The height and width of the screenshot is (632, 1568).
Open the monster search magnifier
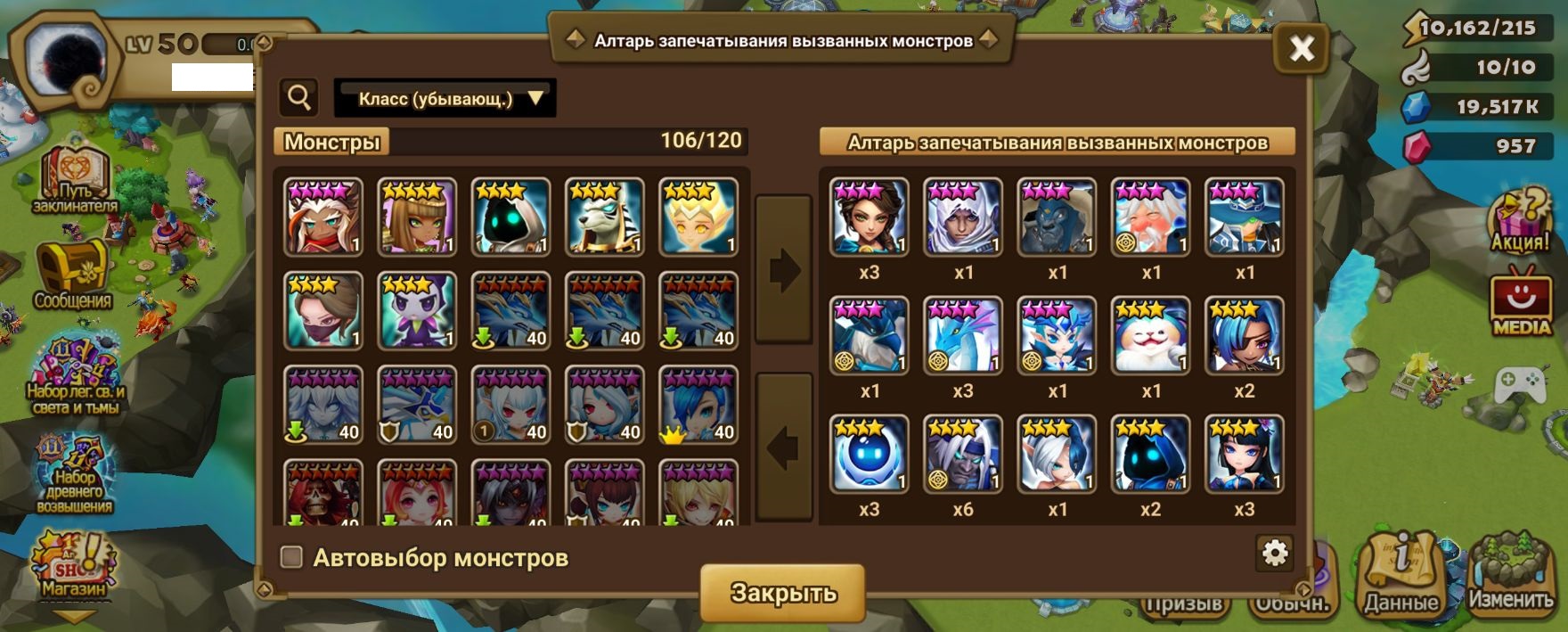[x=299, y=97]
